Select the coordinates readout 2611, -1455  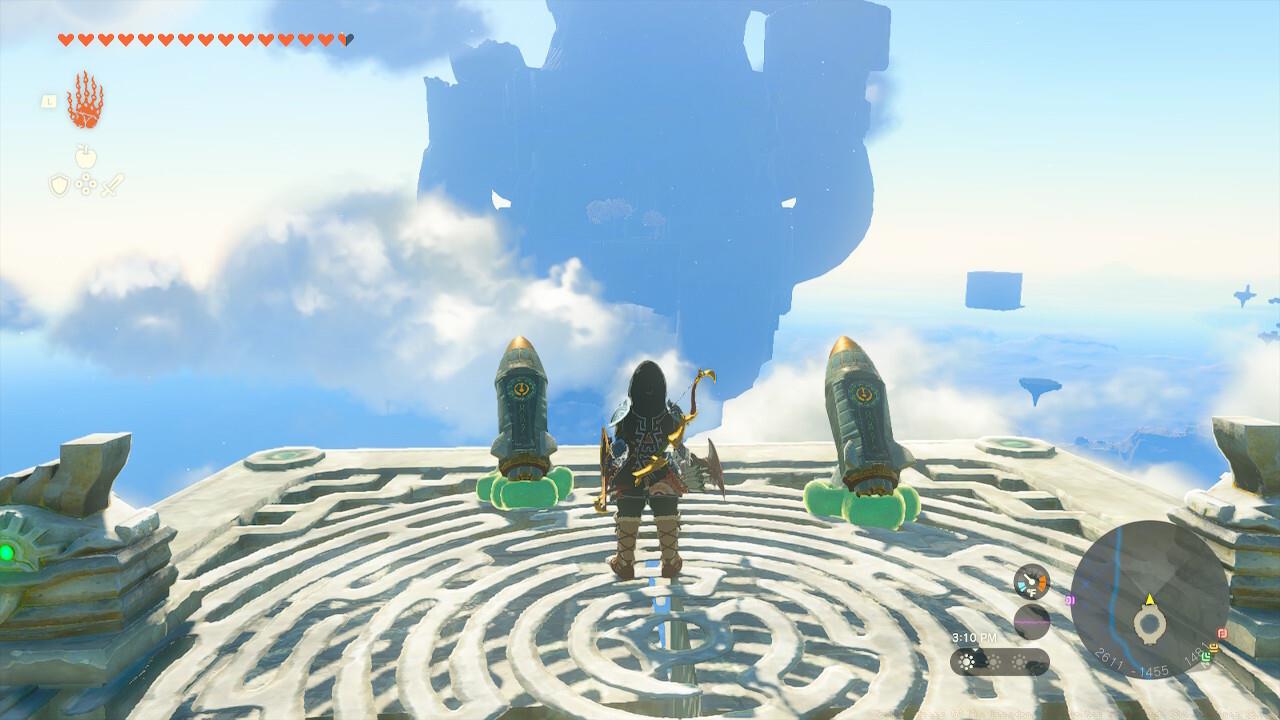click(x=1132, y=661)
